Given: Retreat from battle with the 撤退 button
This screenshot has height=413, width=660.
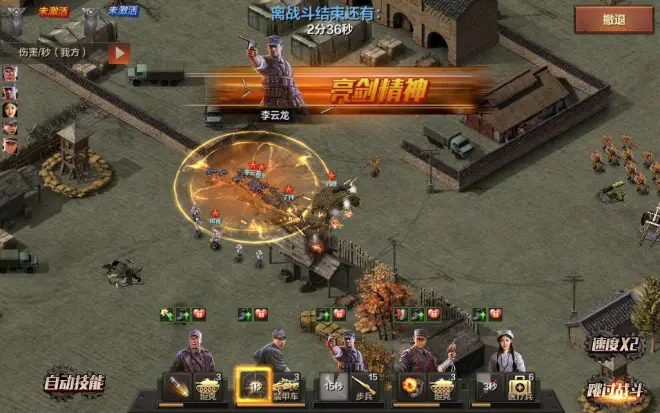Looking at the screenshot, I should (x=614, y=19).
